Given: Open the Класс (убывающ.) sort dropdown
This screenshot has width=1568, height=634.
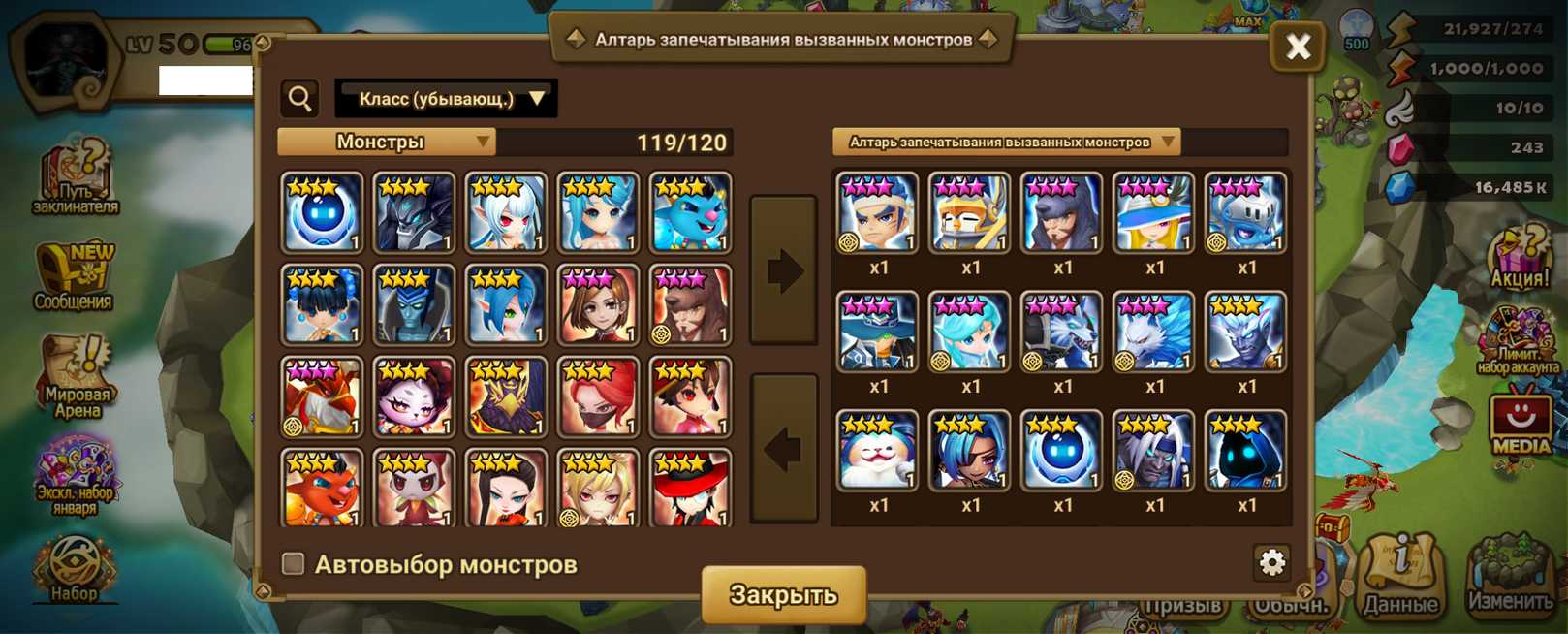Looking at the screenshot, I should tap(446, 99).
